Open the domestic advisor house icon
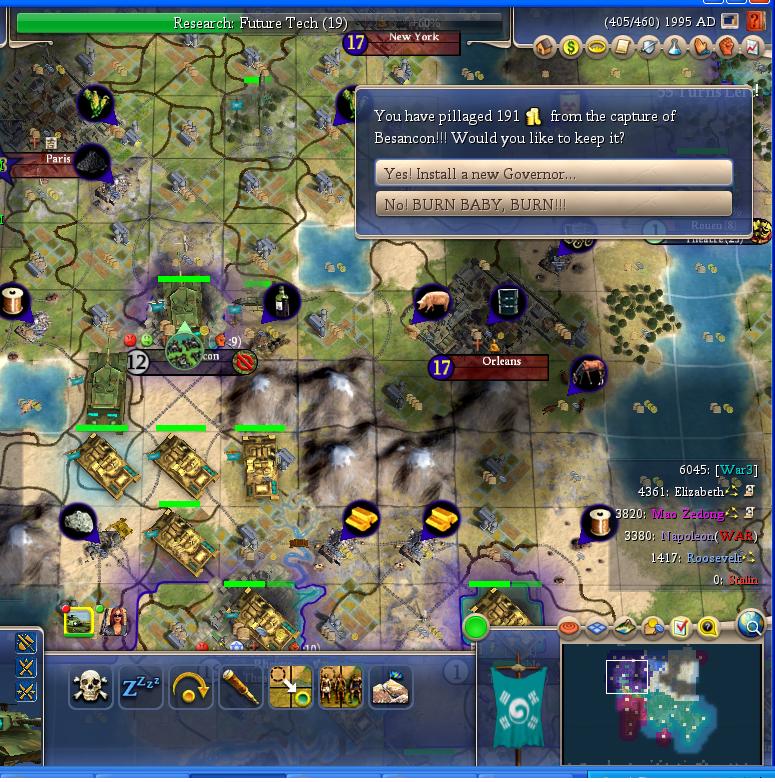This screenshot has width=775, height=782. [545, 47]
